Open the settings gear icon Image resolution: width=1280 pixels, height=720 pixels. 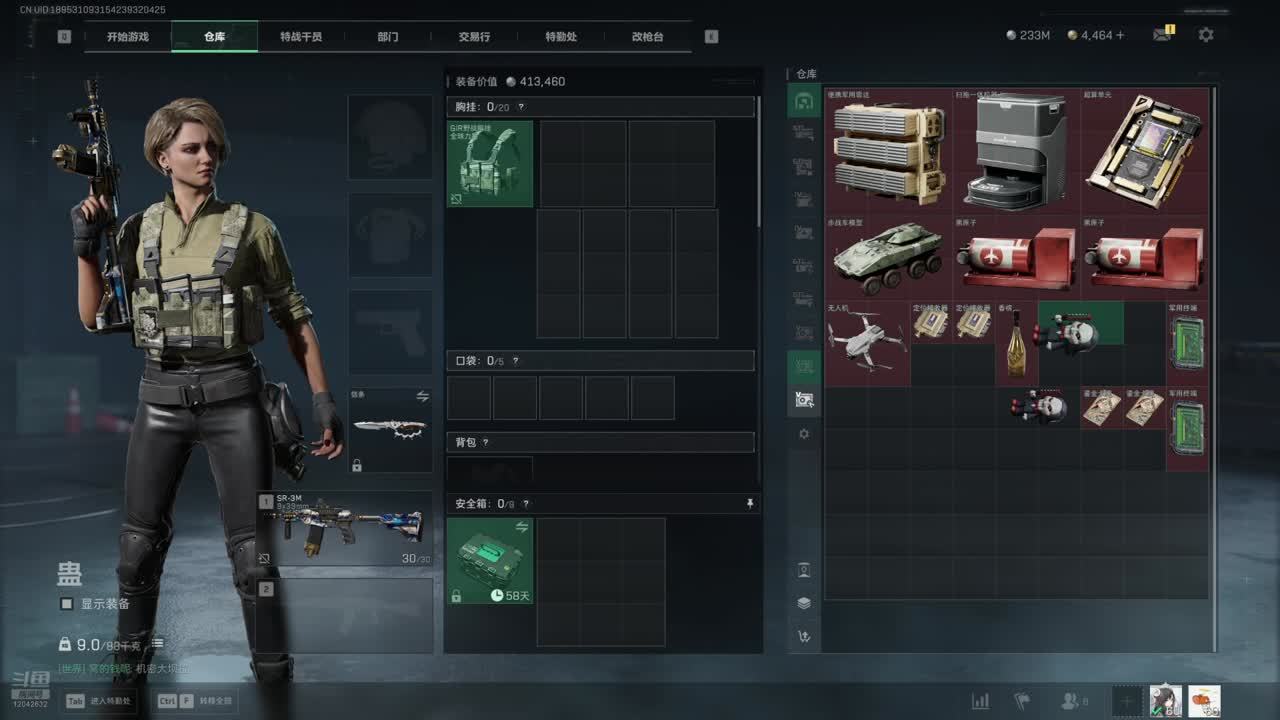[x=1206, y=35]
